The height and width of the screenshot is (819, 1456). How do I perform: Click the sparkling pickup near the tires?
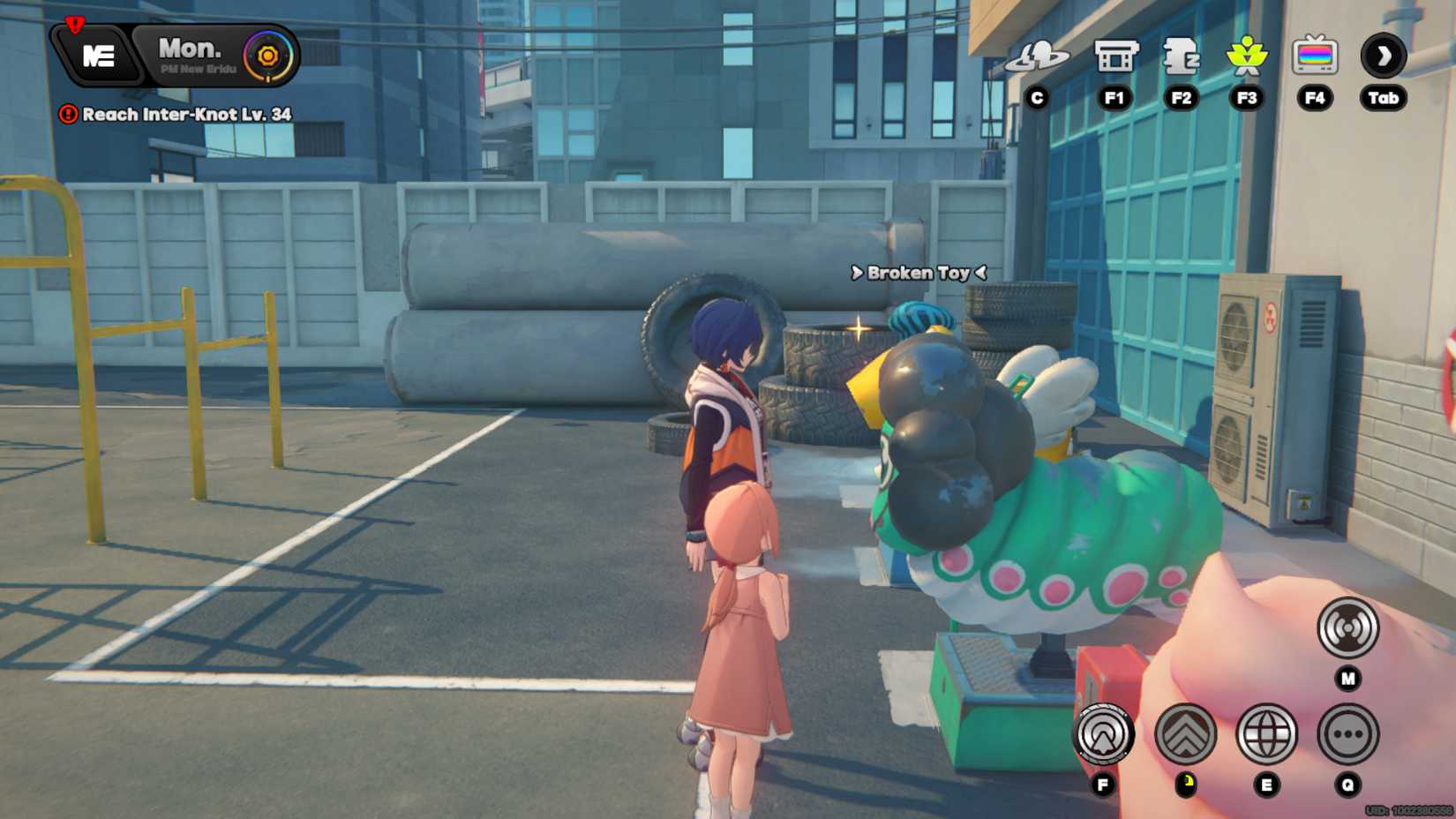pos(859,328)
